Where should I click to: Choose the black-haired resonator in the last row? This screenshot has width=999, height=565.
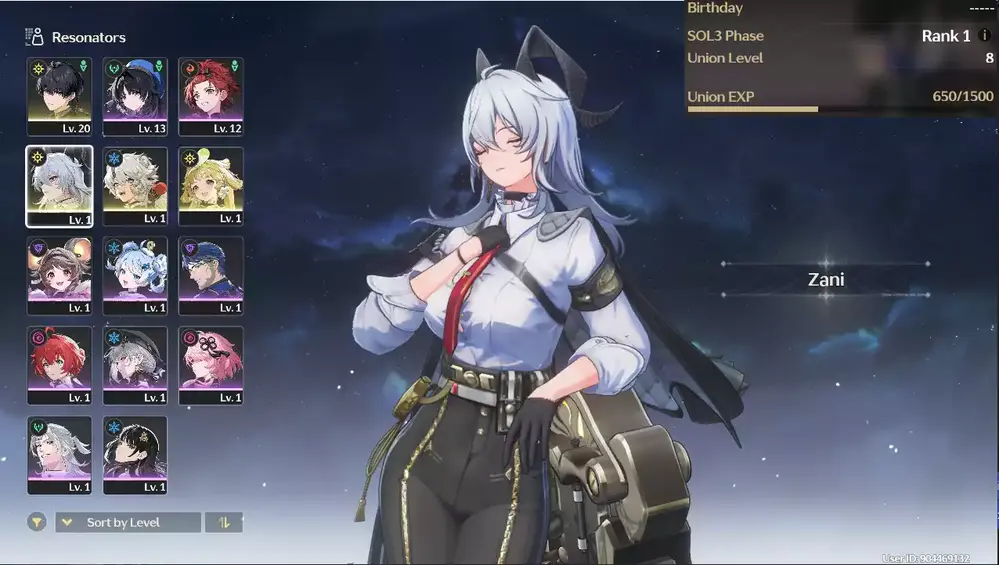pos(135,455)
